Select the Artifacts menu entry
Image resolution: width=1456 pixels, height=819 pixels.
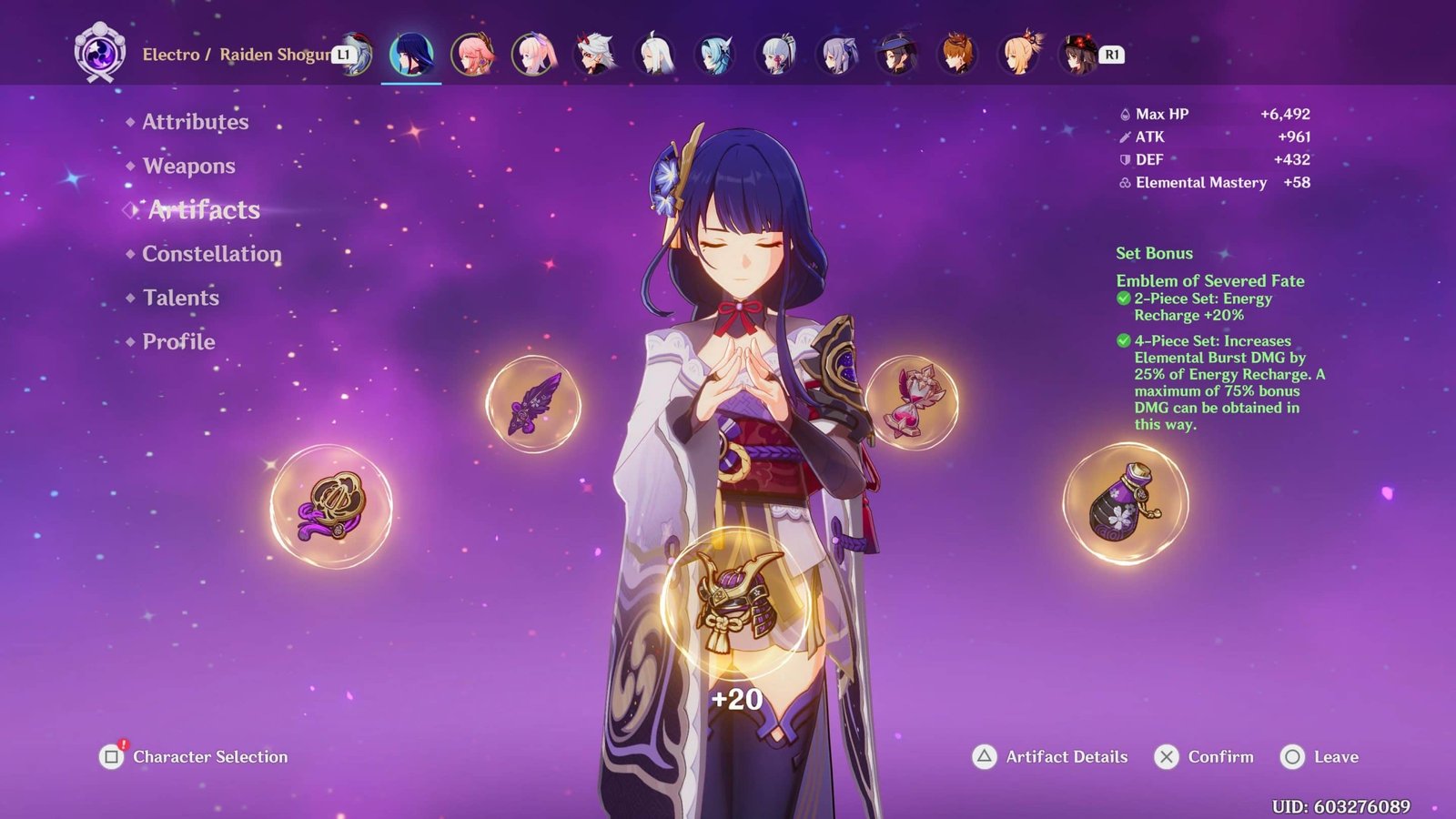pos(204,210)
